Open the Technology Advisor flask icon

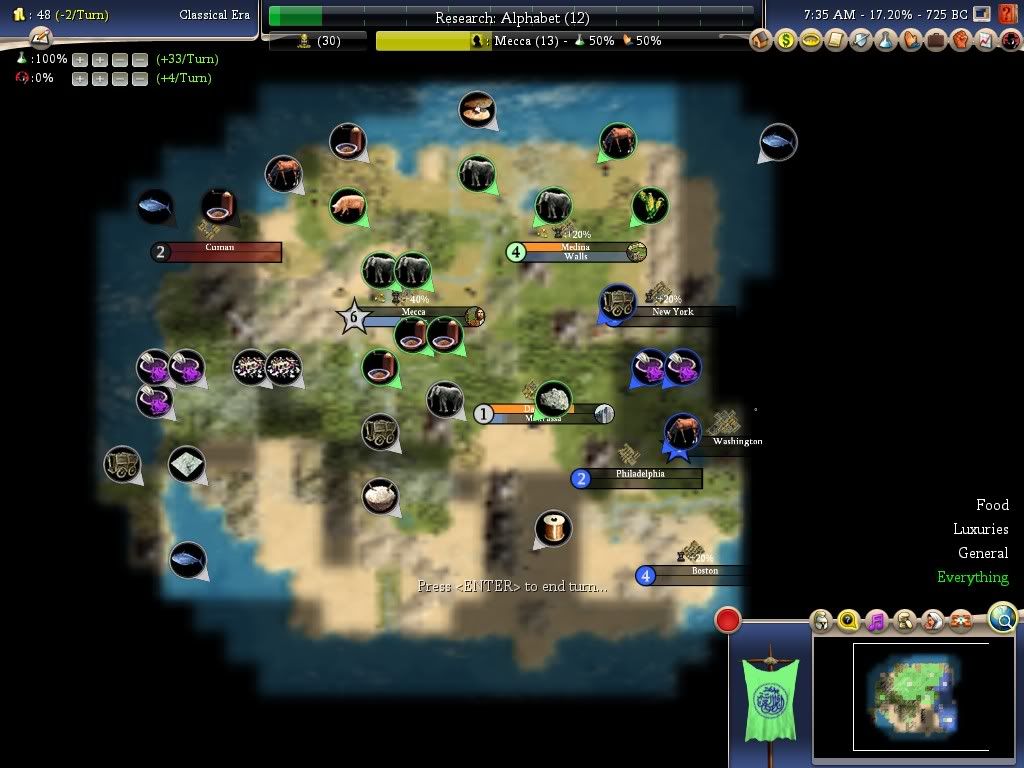(x=886, y=41)
